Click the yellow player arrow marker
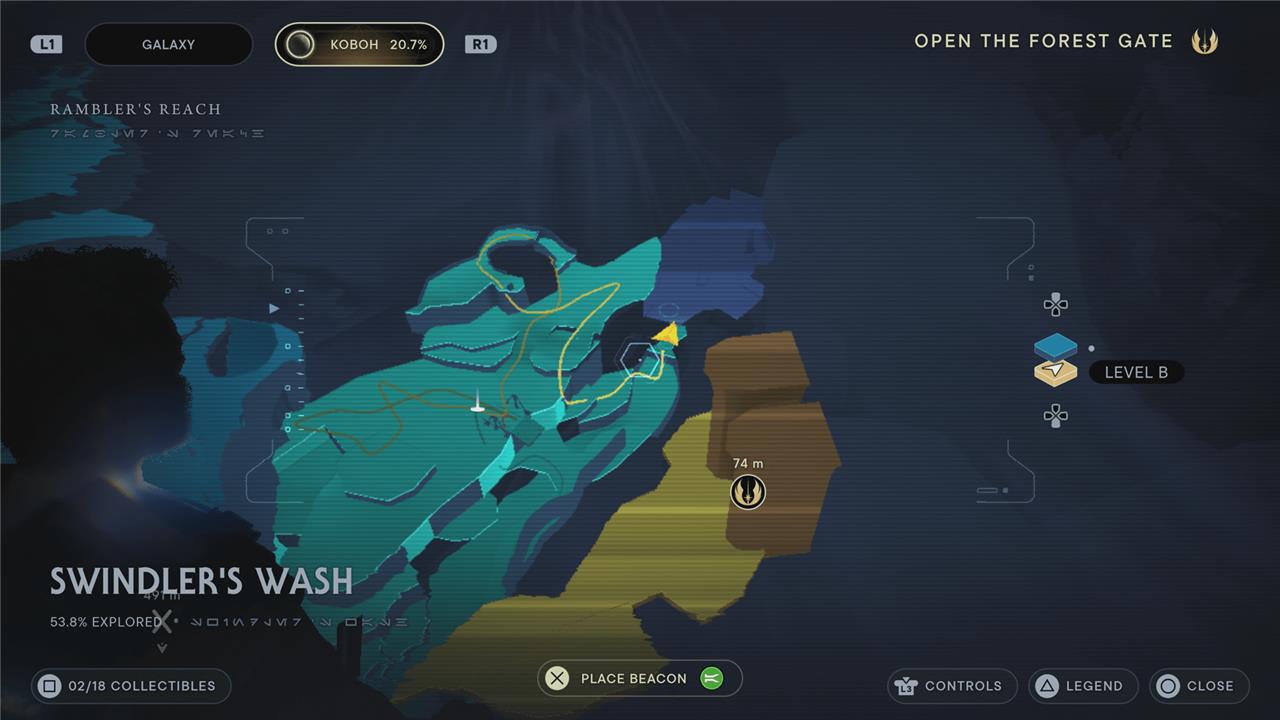This screenshot has height=720, width=1280. [x=667, y=334]
